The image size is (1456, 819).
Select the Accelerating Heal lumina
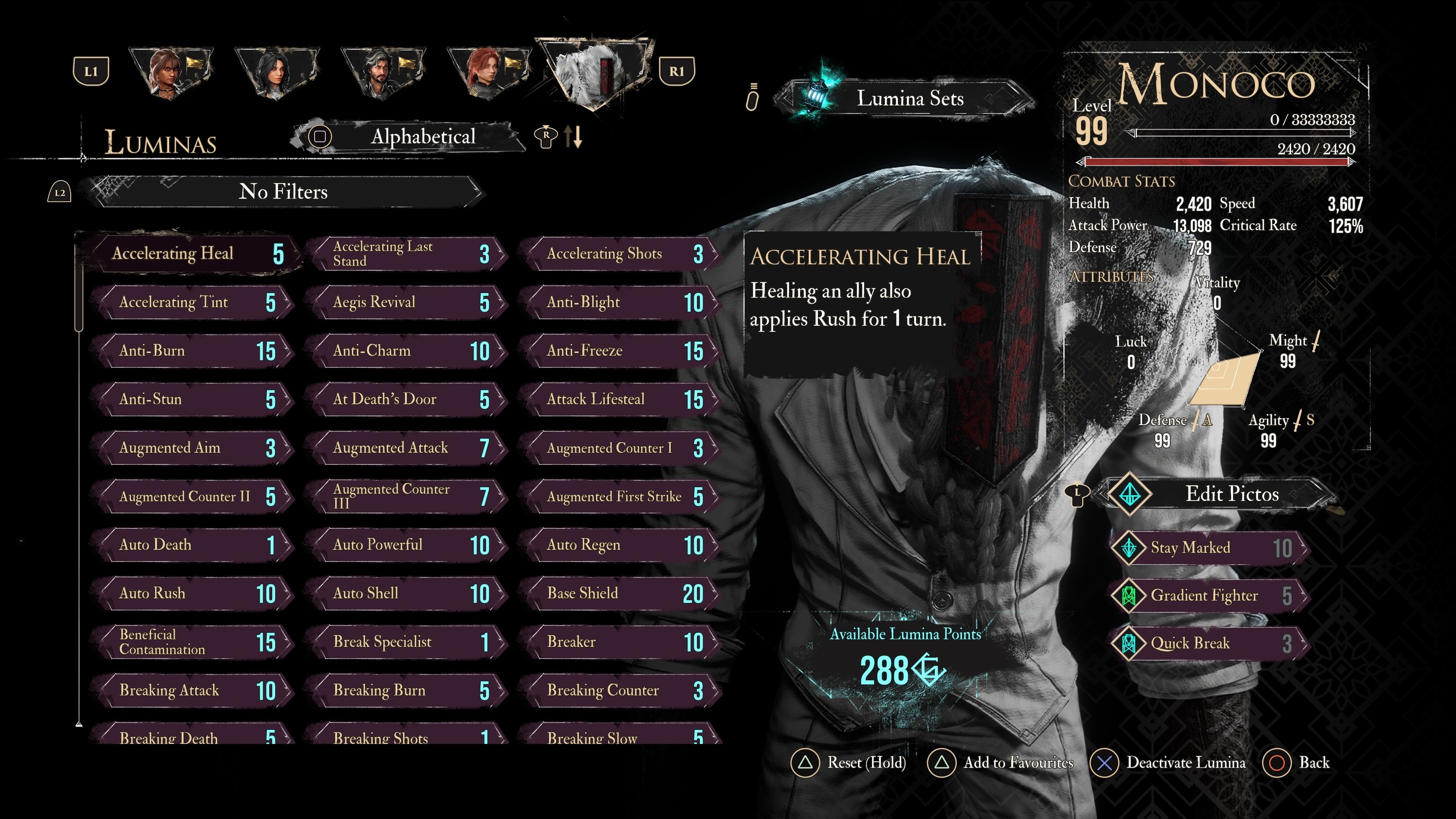click(192, 254)
